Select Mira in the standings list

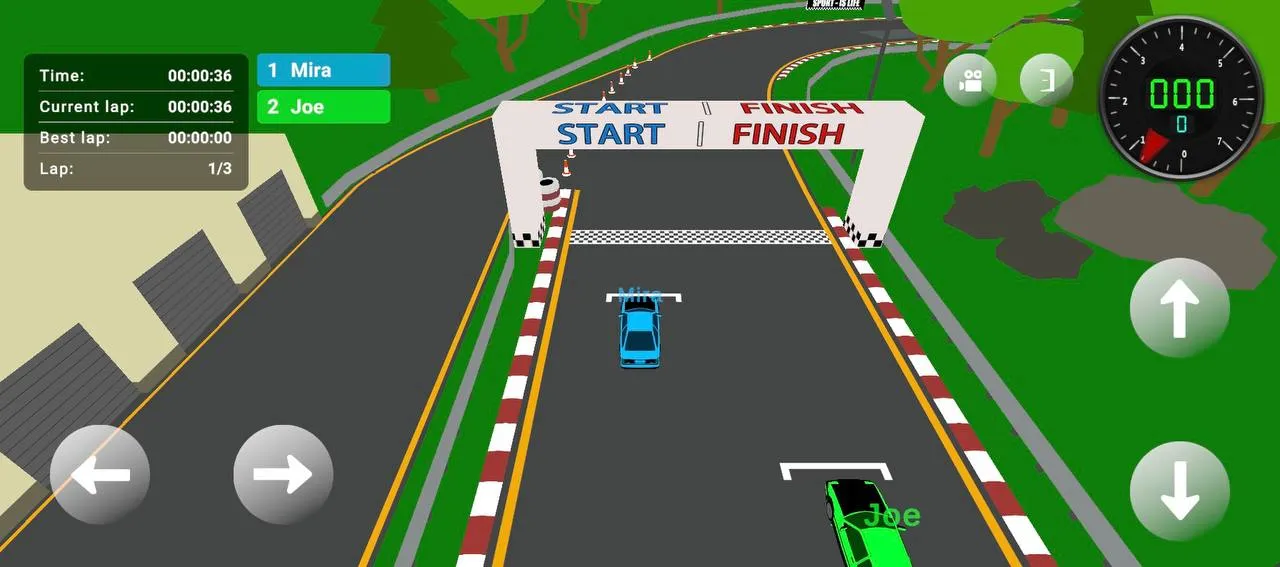323,70
